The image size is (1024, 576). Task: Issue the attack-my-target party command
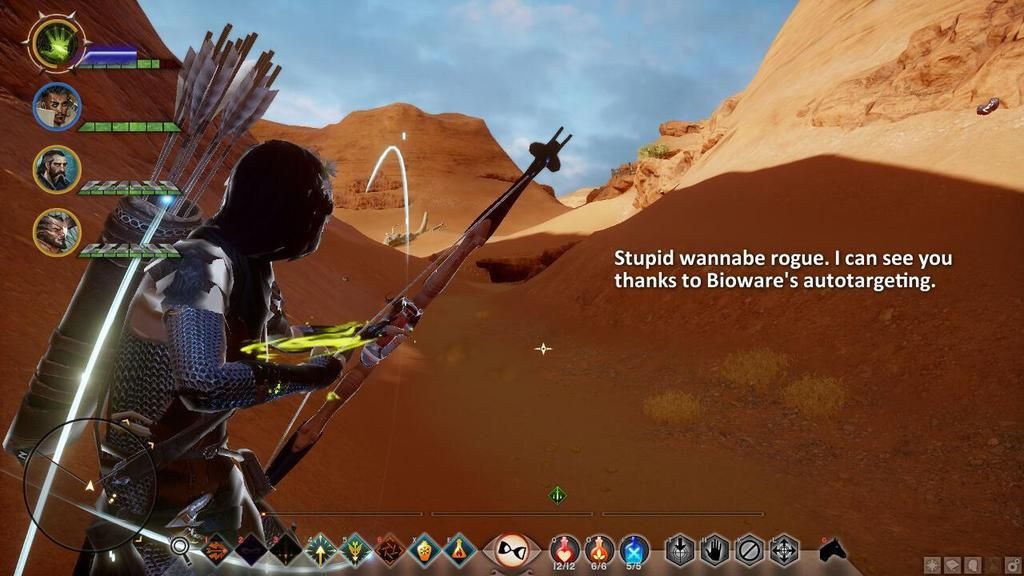(680, 549)
